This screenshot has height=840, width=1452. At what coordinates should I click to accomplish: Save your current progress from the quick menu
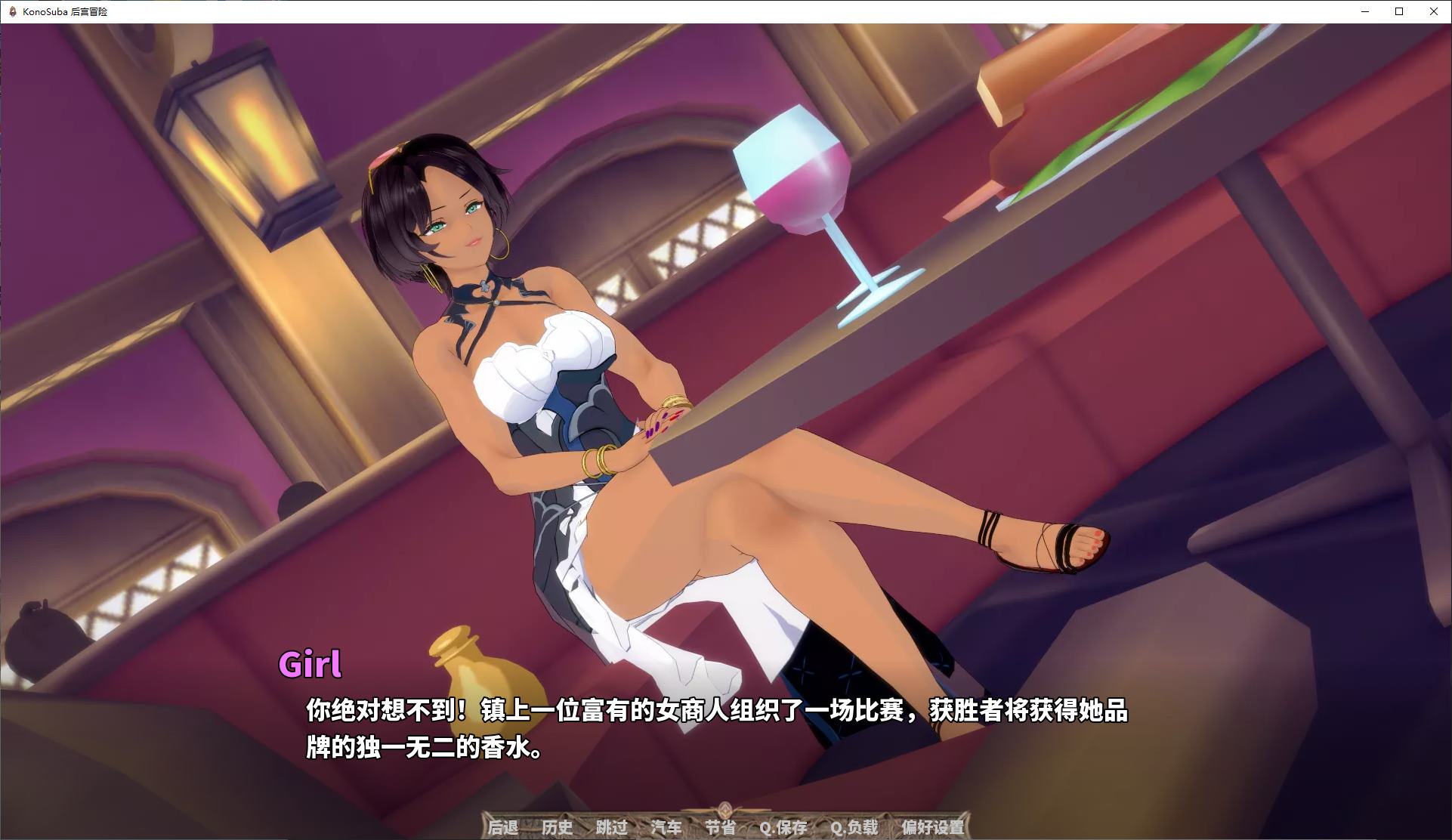(785, 828)
